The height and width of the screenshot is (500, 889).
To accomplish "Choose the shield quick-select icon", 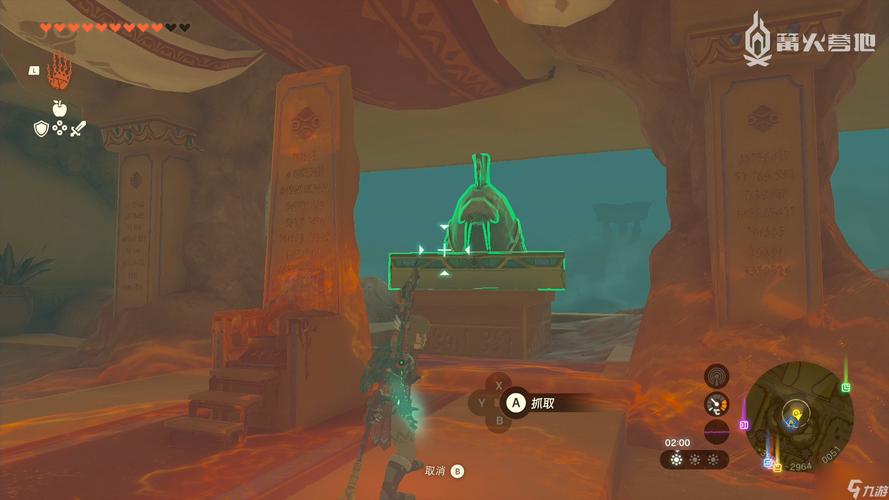I will [x=40, y=128].
